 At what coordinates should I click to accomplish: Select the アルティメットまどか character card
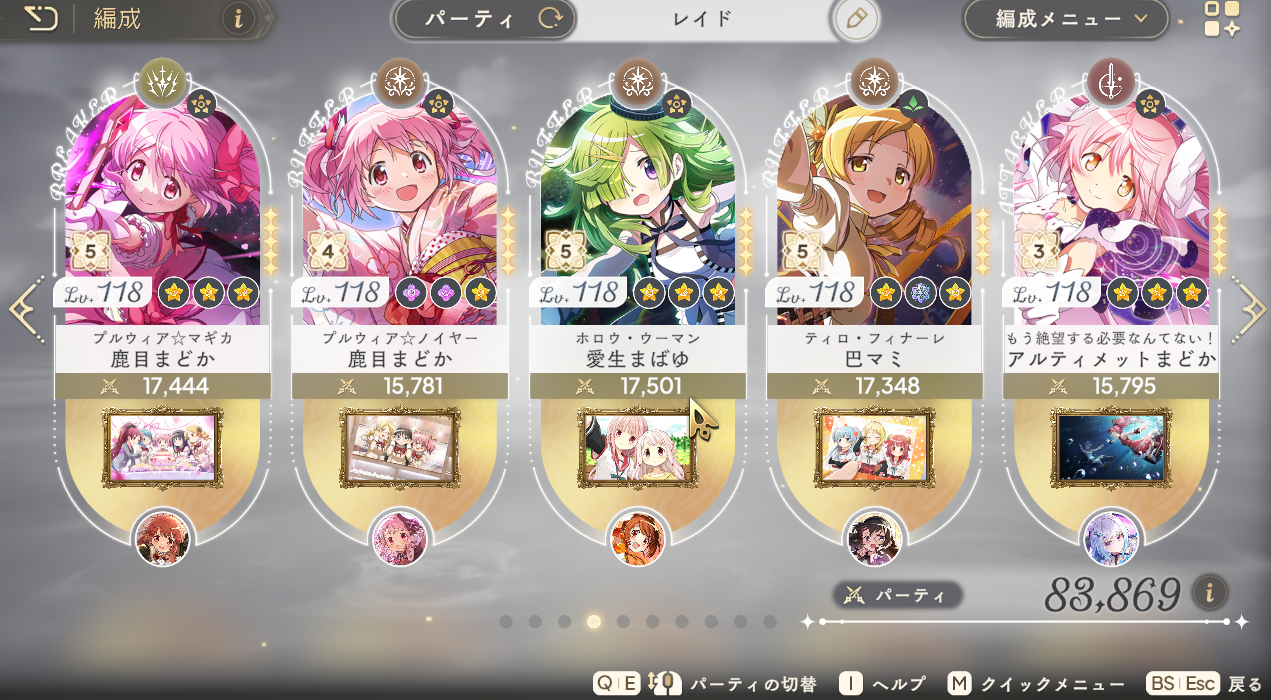point(1111,220)
